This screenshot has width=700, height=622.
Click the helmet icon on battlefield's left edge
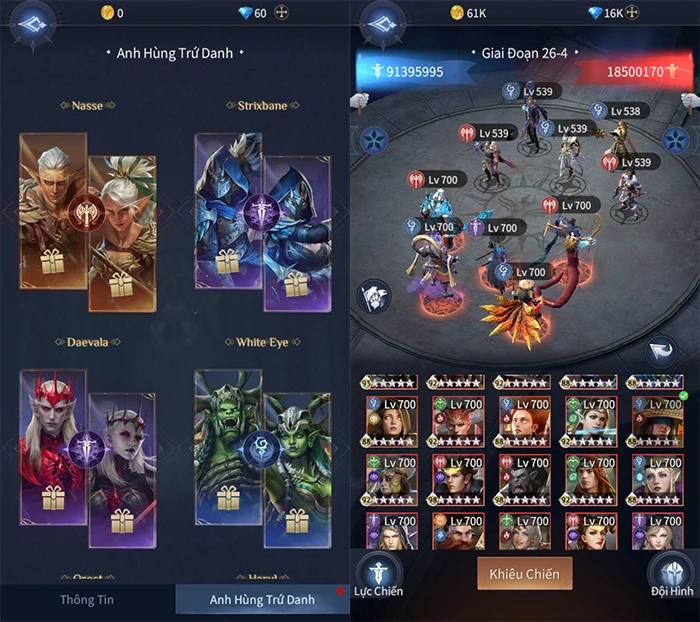click(x=375, y=296)
